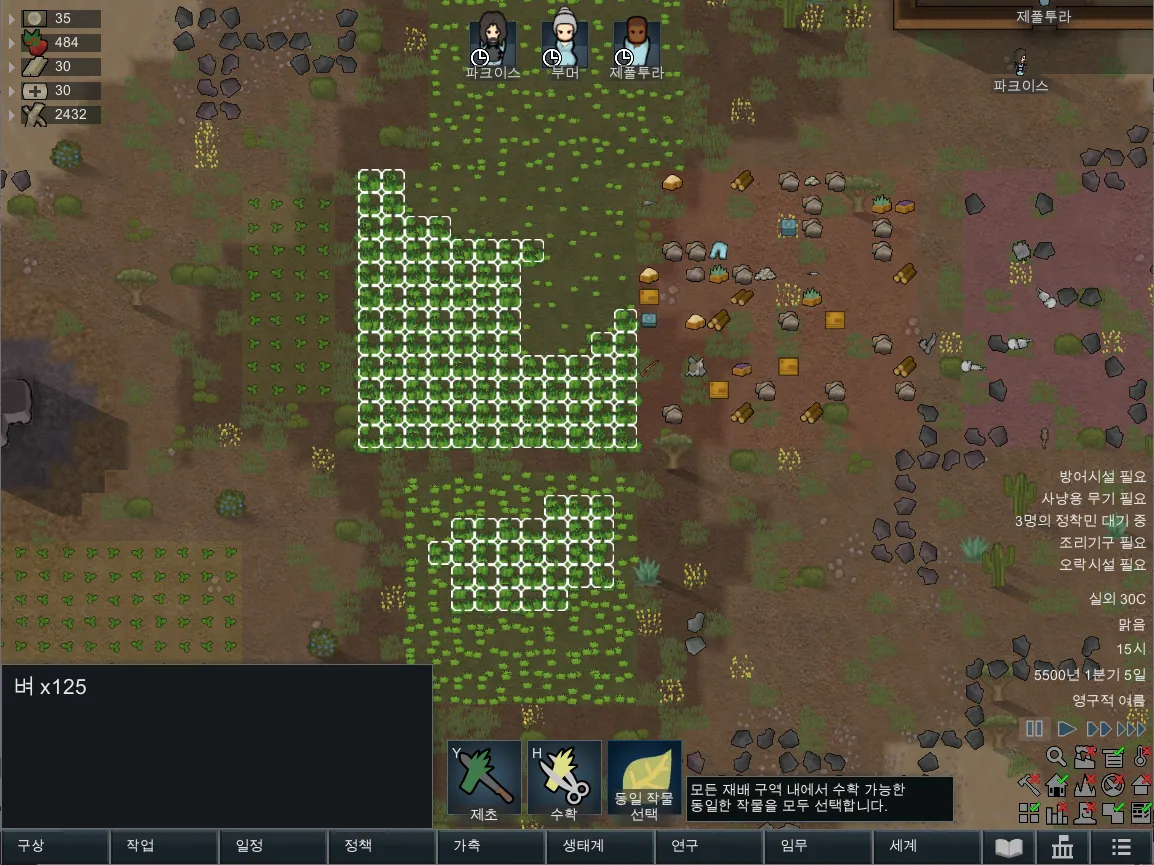Screen dimensions: 1154x865
Task: Select colonist 부머 portrait in colonist bar
Action: (565, 42)
